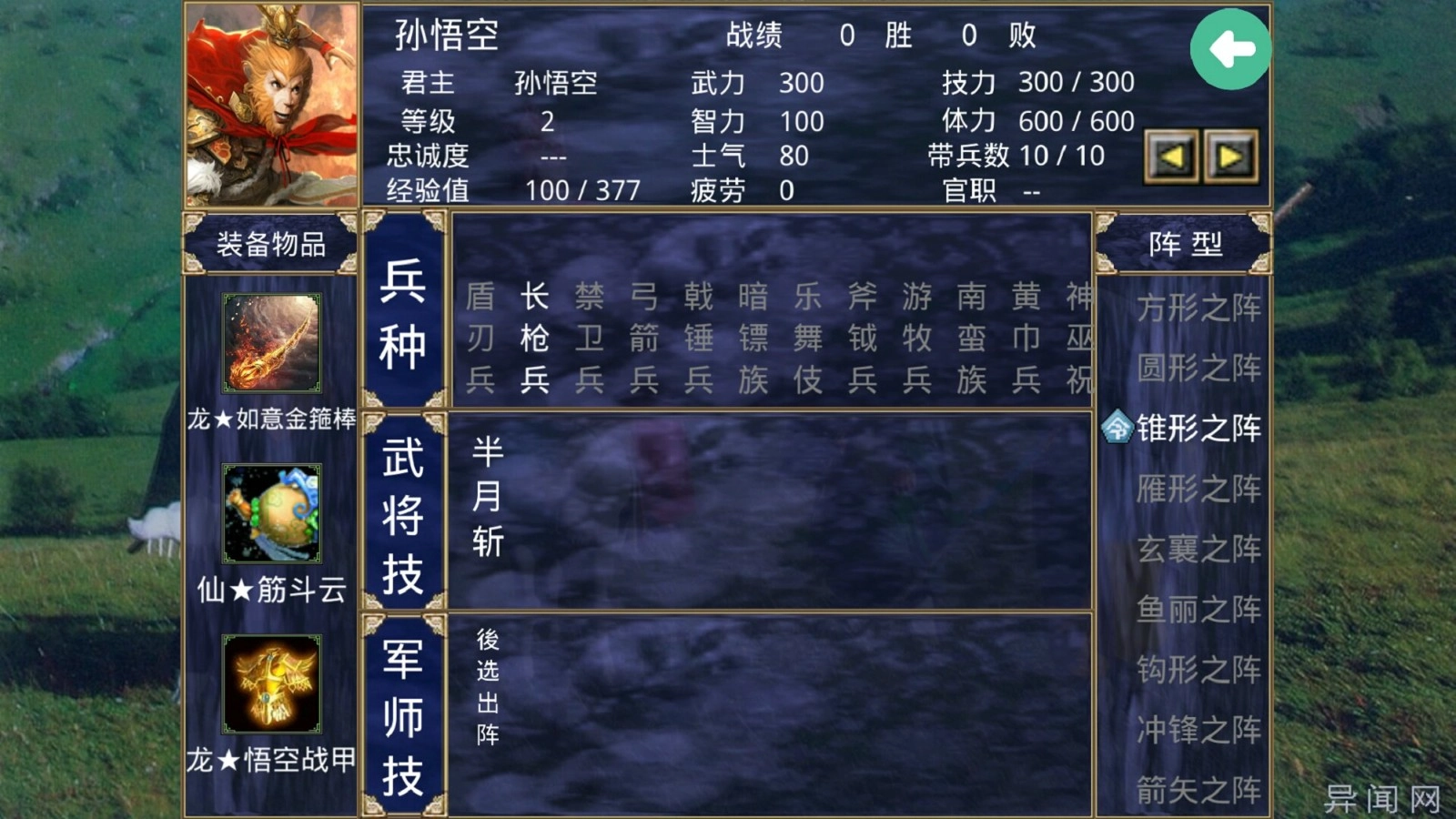The width and height of the screenshot is (1456, 819).
Task: Select the 方形之阵 formation
Action: point(1197,309)
